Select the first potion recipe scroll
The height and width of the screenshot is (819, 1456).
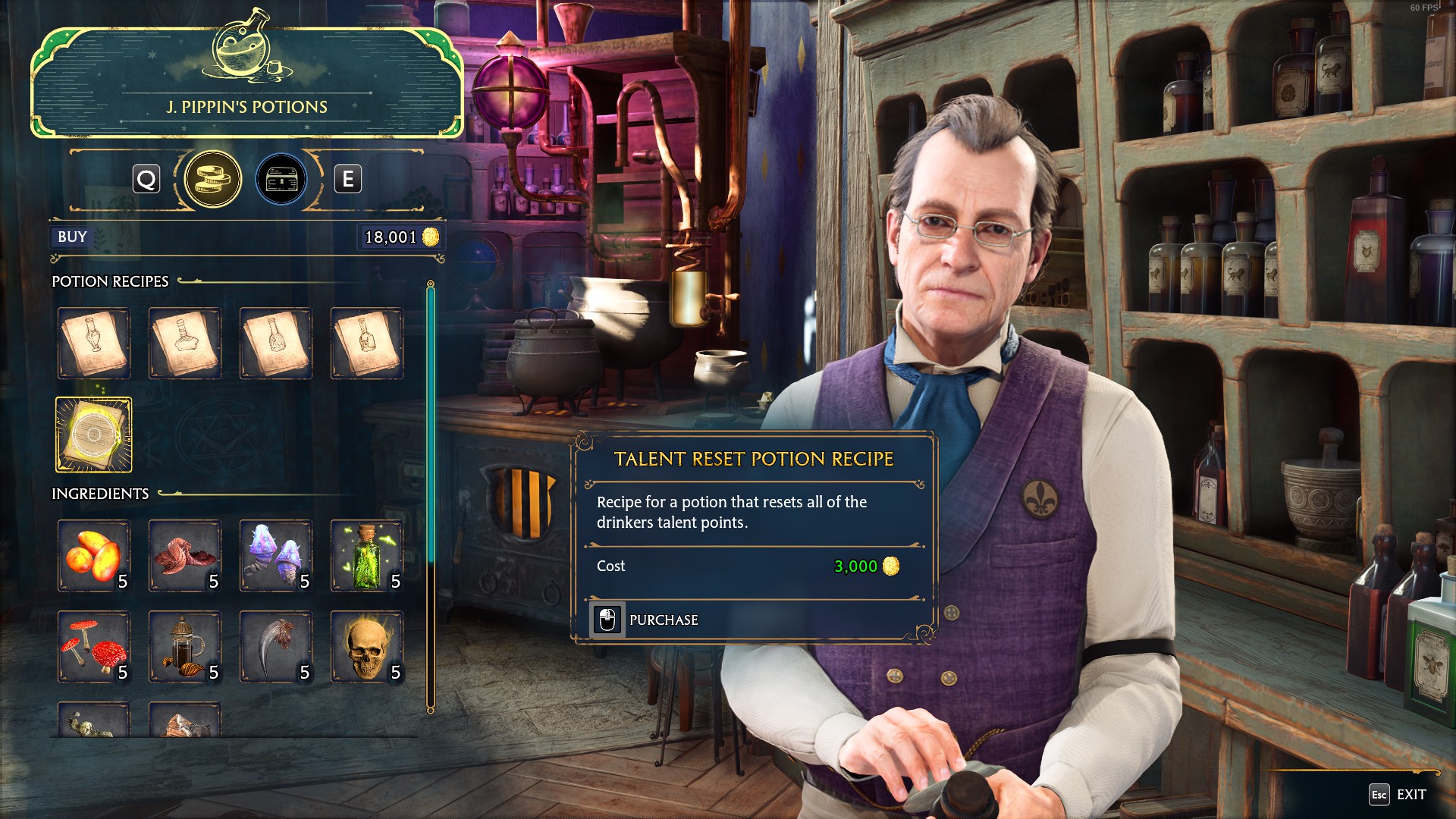(93, 343)
